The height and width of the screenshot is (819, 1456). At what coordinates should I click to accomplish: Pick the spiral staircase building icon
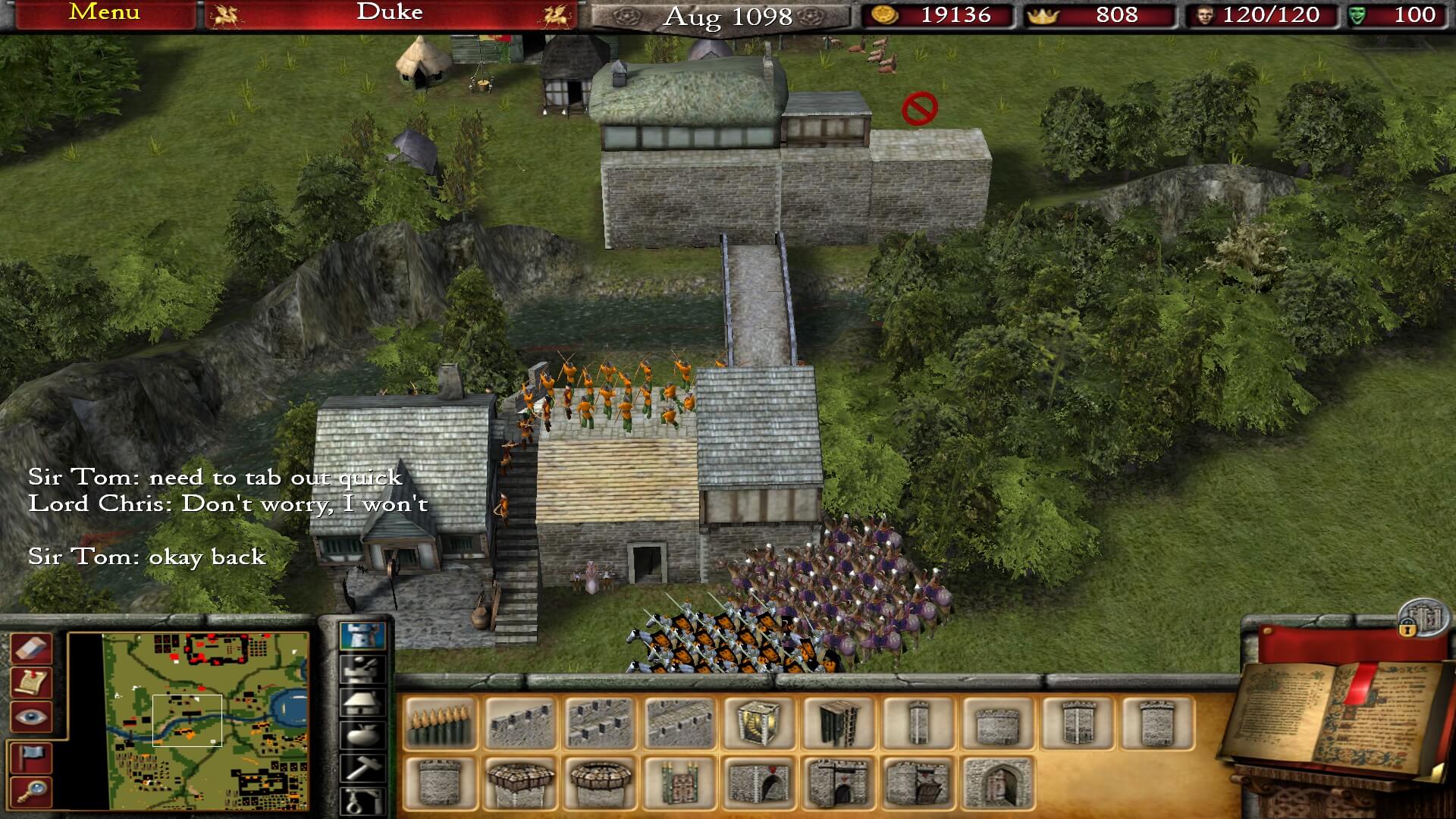758,723
